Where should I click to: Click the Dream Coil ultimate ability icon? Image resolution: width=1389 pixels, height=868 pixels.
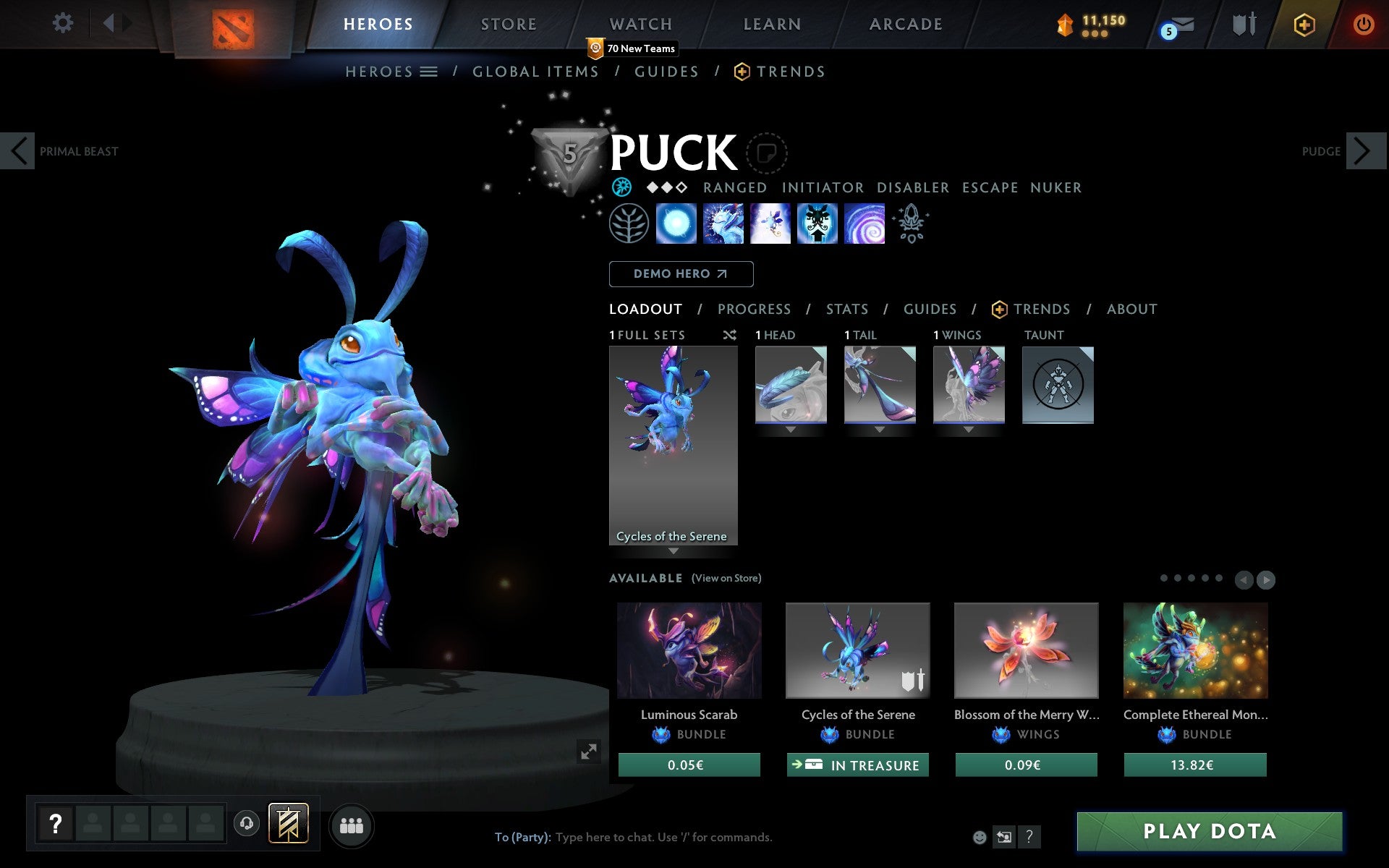[865, 224]
